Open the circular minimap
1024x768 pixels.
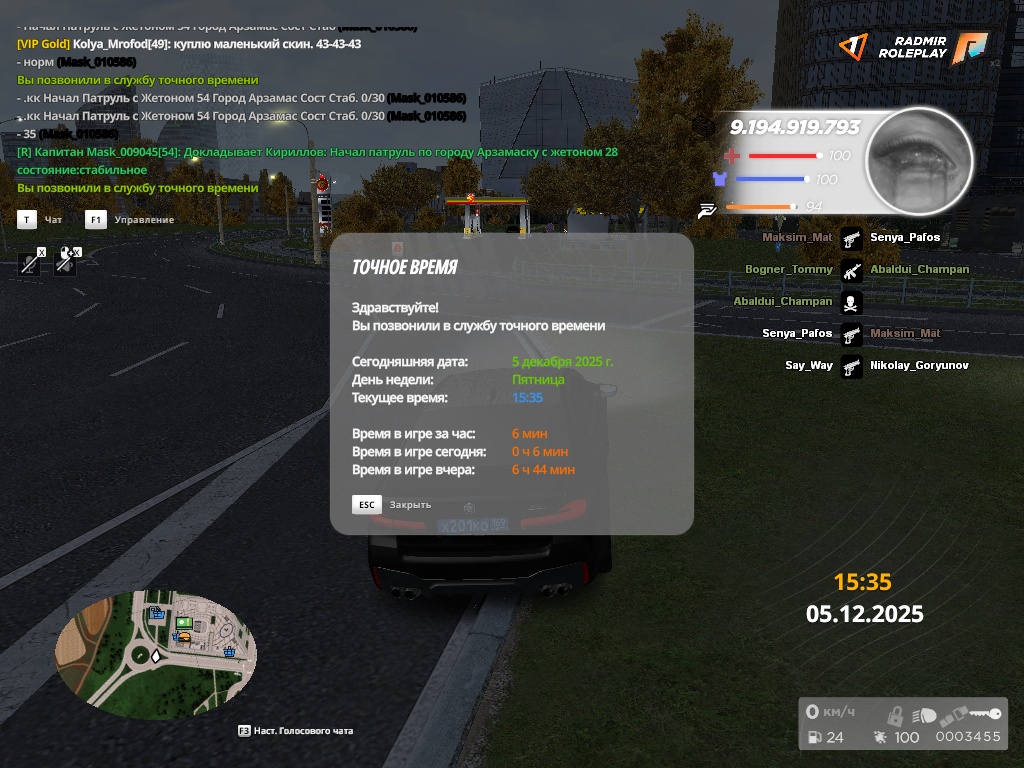coord(155,653)
